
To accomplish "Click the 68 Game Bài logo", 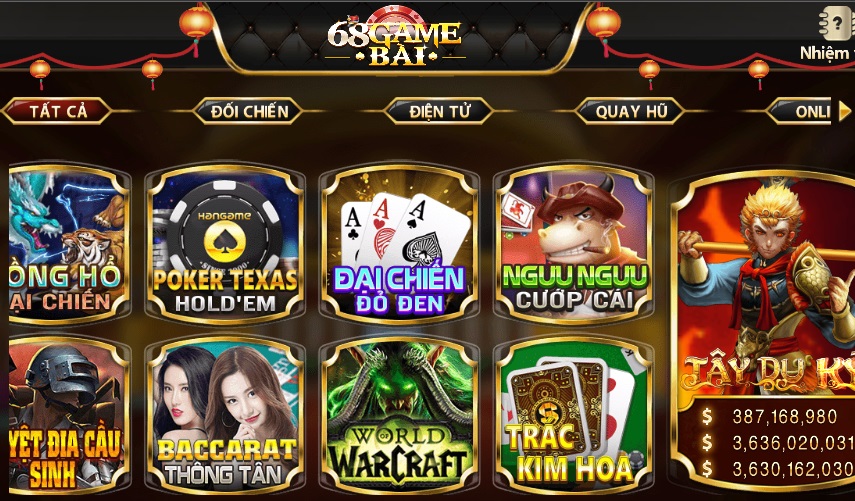I will [393, 42].
